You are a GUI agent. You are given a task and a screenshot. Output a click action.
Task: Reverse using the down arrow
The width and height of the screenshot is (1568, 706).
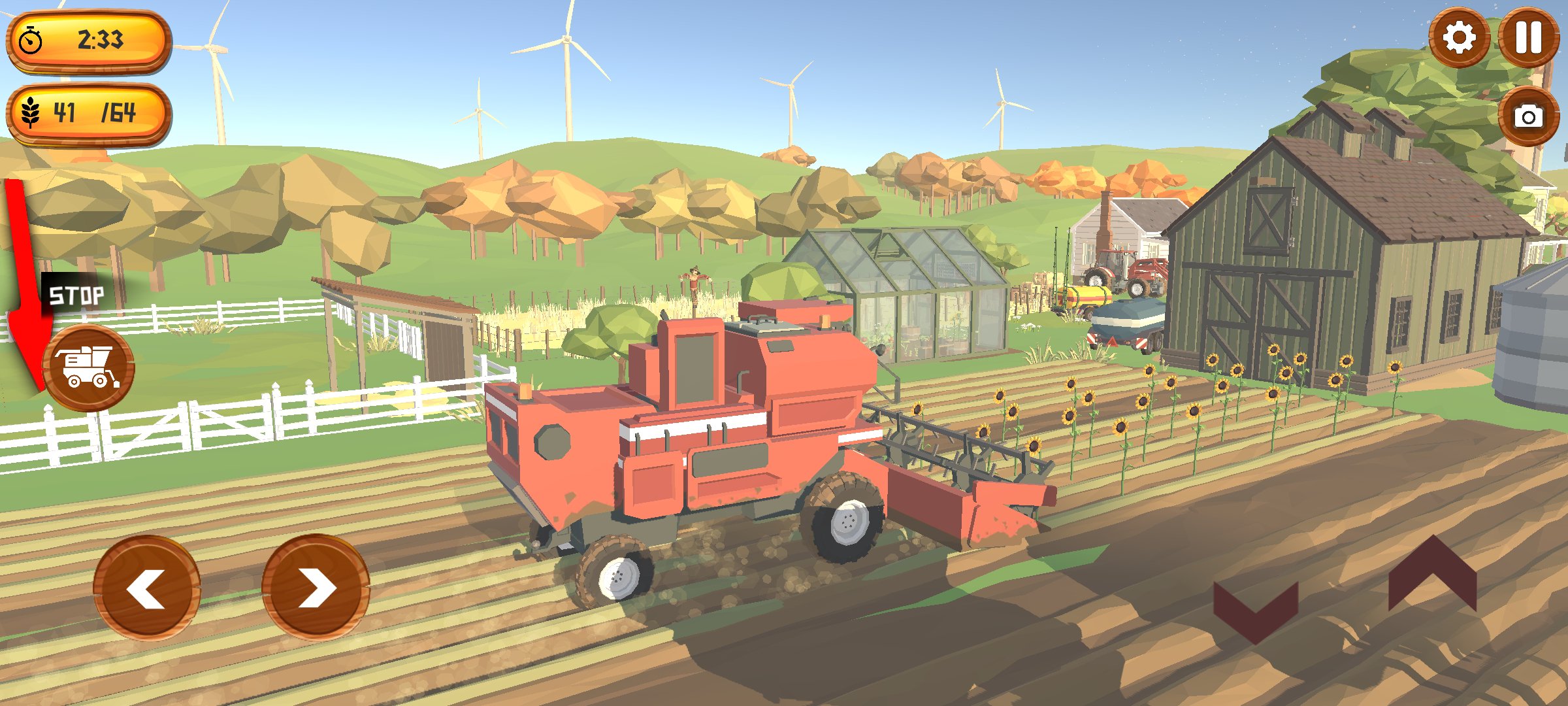(1255, 611)
